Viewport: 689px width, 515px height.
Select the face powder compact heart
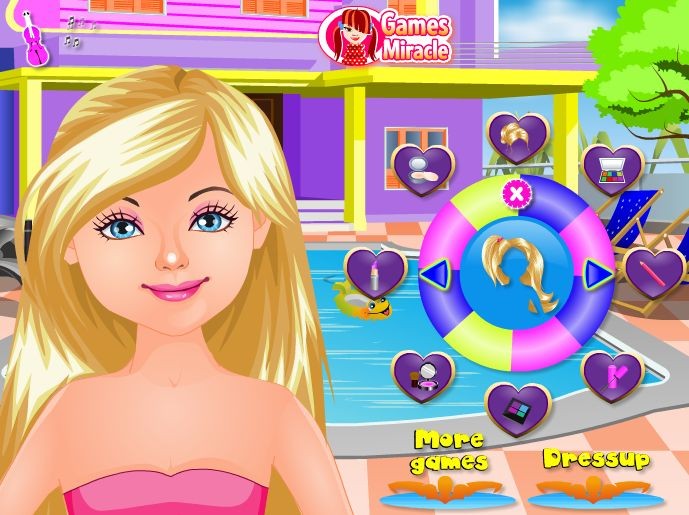click(424, 166)
